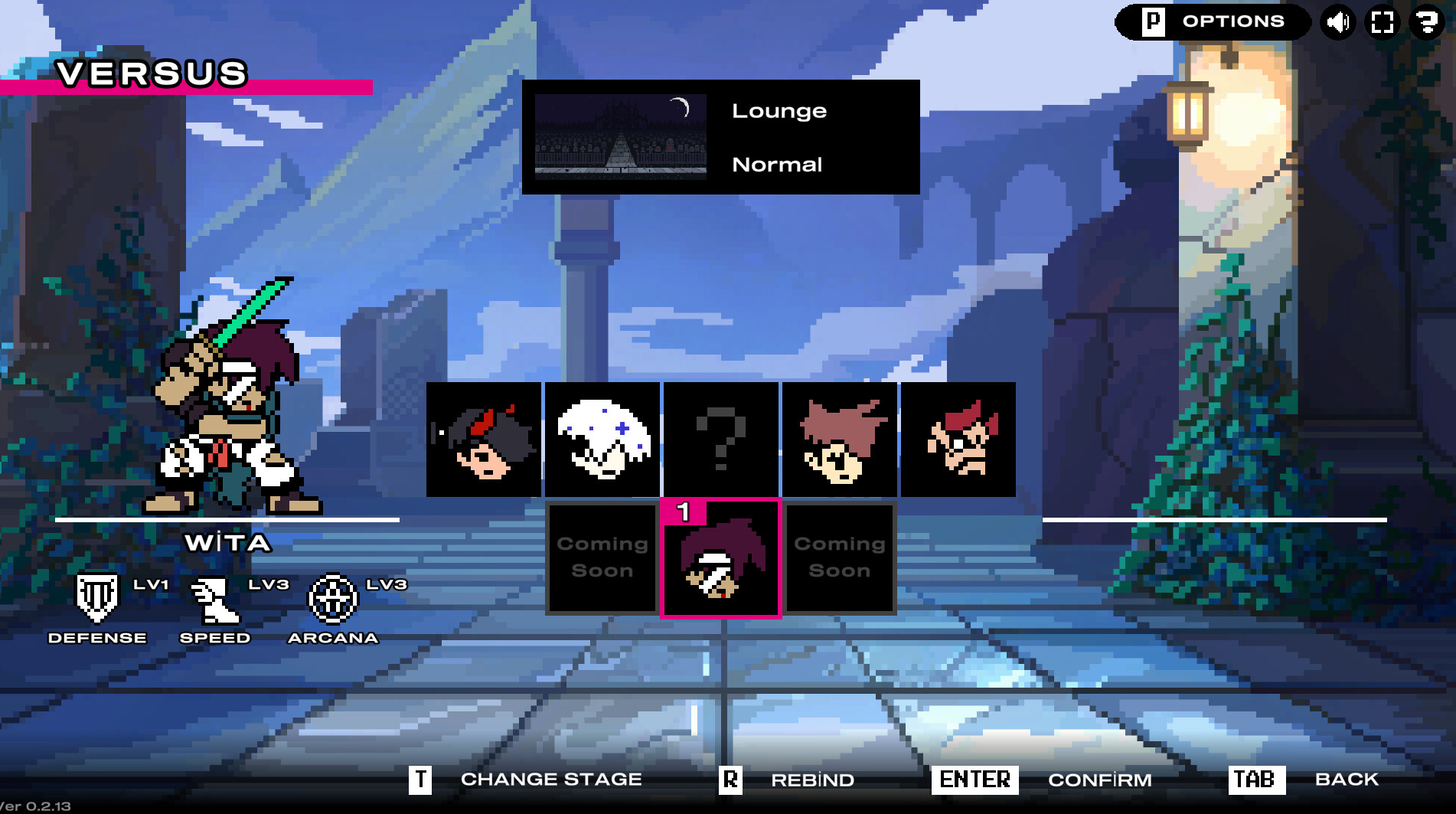Toggle fullscreen mode
The height and width of the screenshot is (814, 1456).
(x=1382, y=21)
